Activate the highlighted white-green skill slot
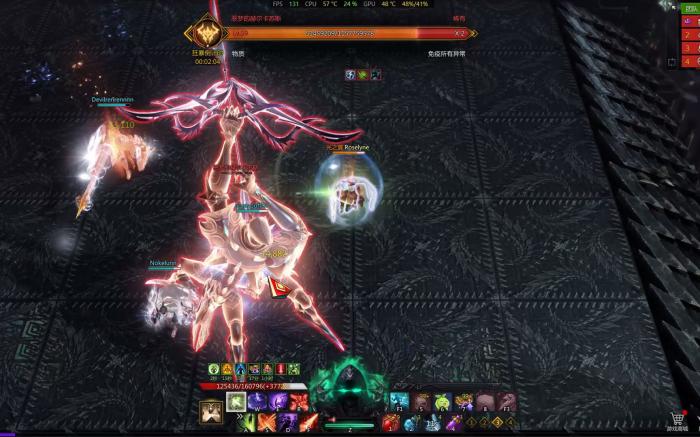This screenshot has width=700, height=437. coord(236,402)
